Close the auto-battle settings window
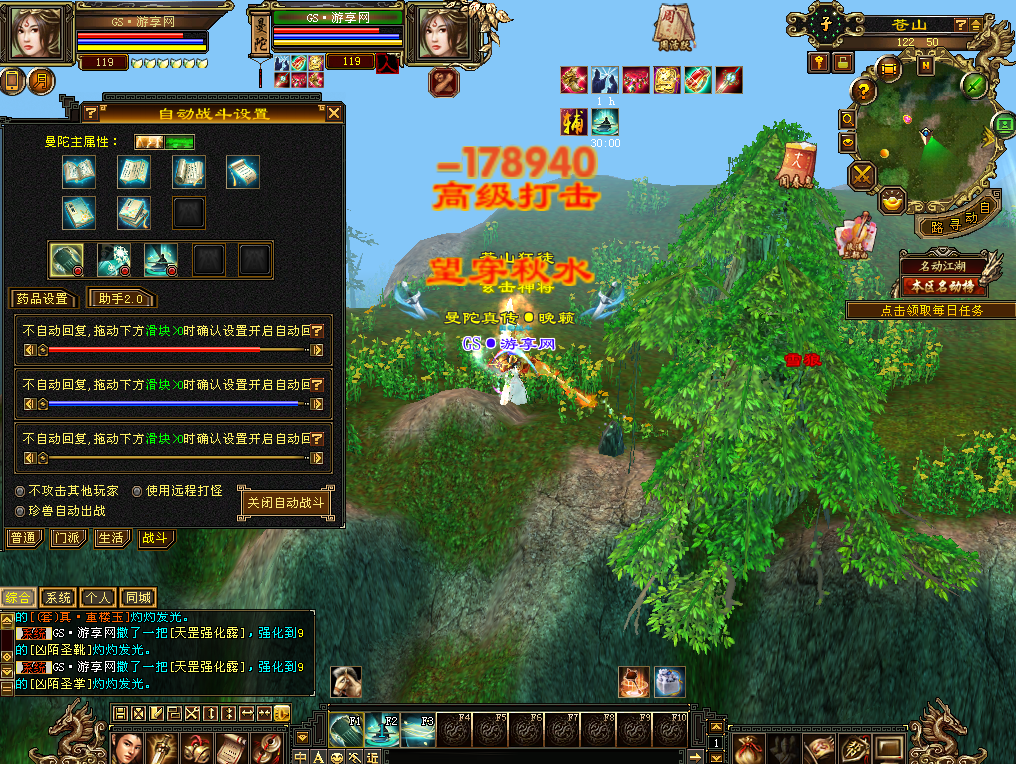The height and width of the screenshot is (764, 1016). (334, 113)
